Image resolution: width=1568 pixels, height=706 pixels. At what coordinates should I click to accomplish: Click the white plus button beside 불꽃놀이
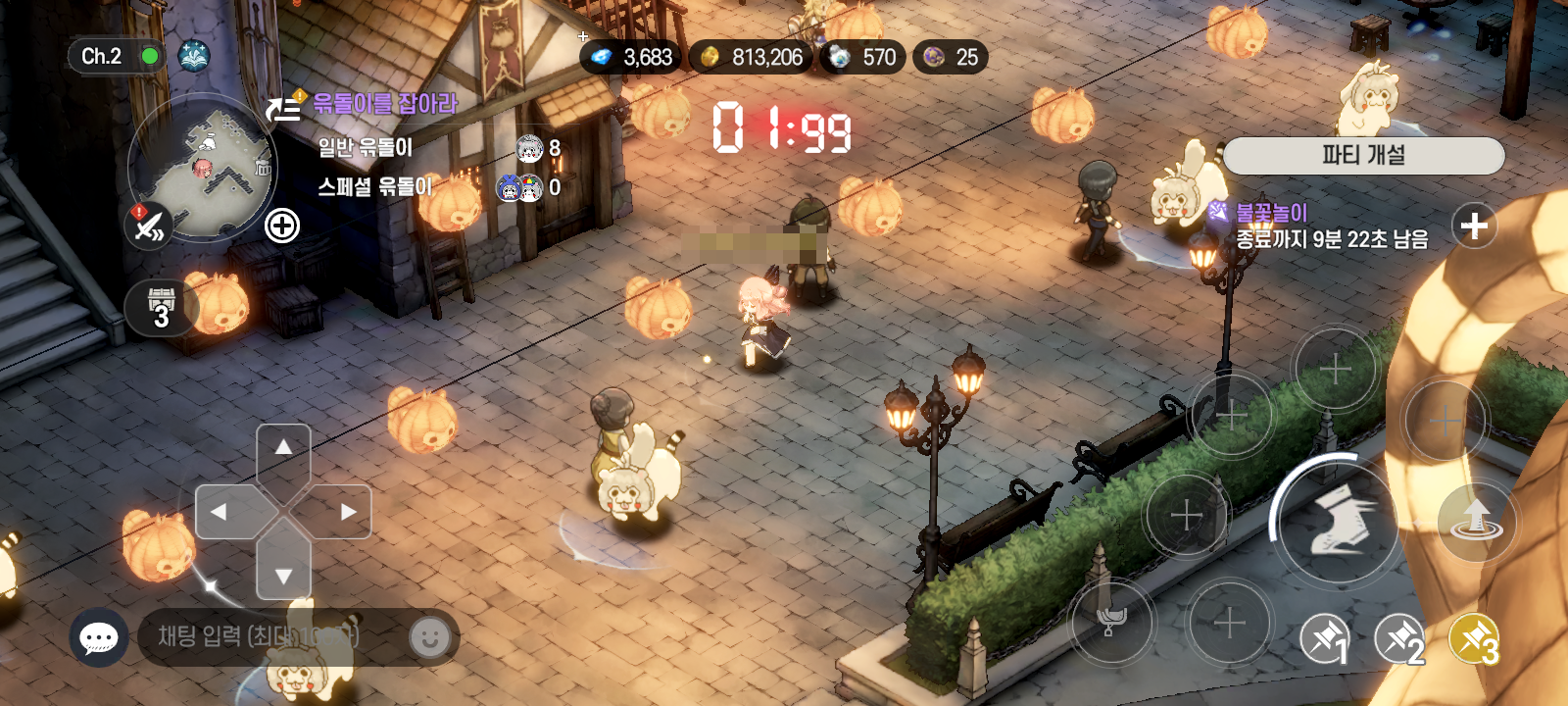click(1474, 227)
